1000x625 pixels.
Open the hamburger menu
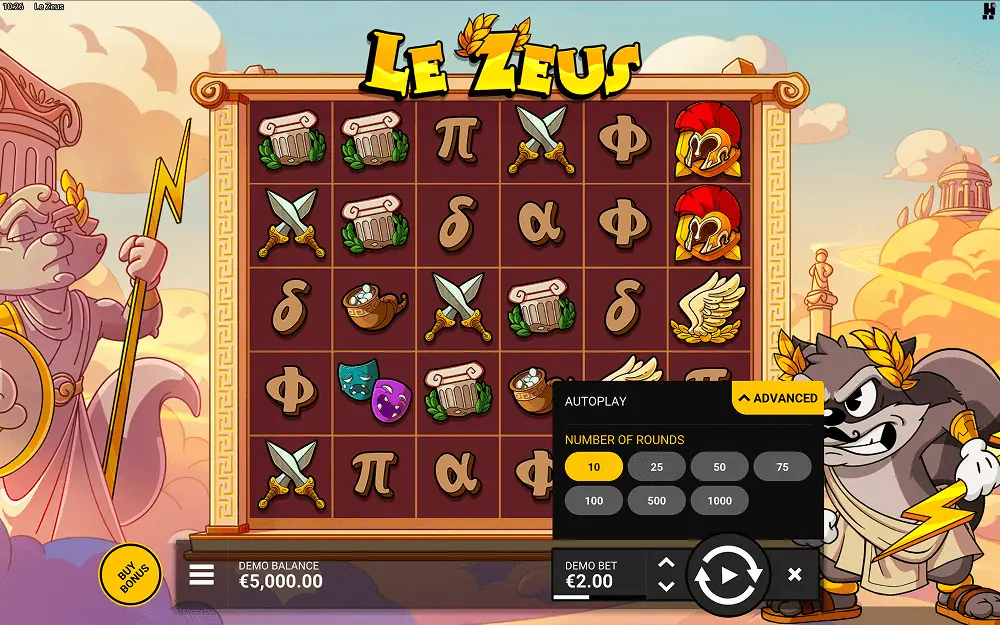pyautogui.click(x=202, y=574)
